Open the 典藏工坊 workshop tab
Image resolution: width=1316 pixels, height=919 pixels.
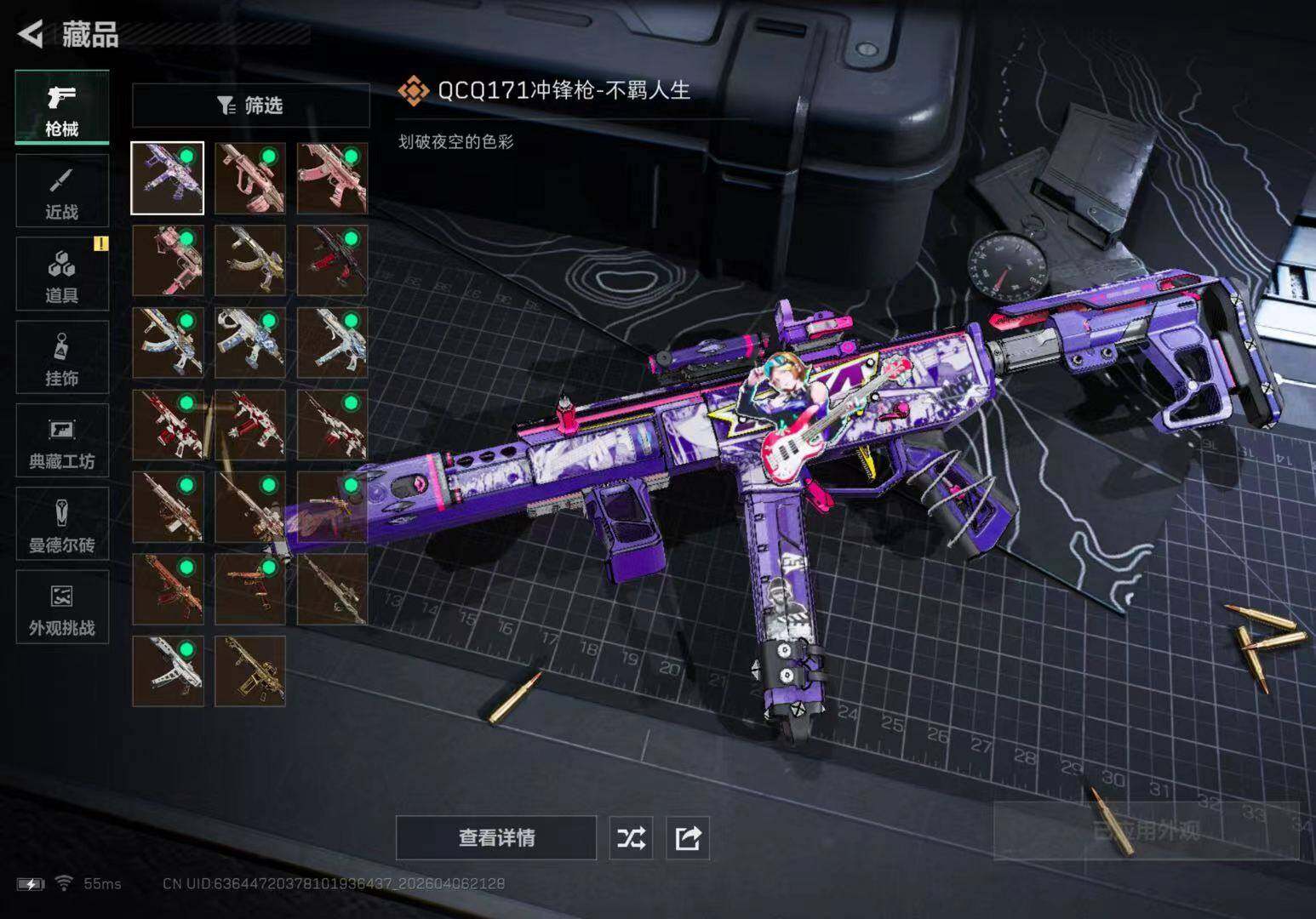click(62, 441)
